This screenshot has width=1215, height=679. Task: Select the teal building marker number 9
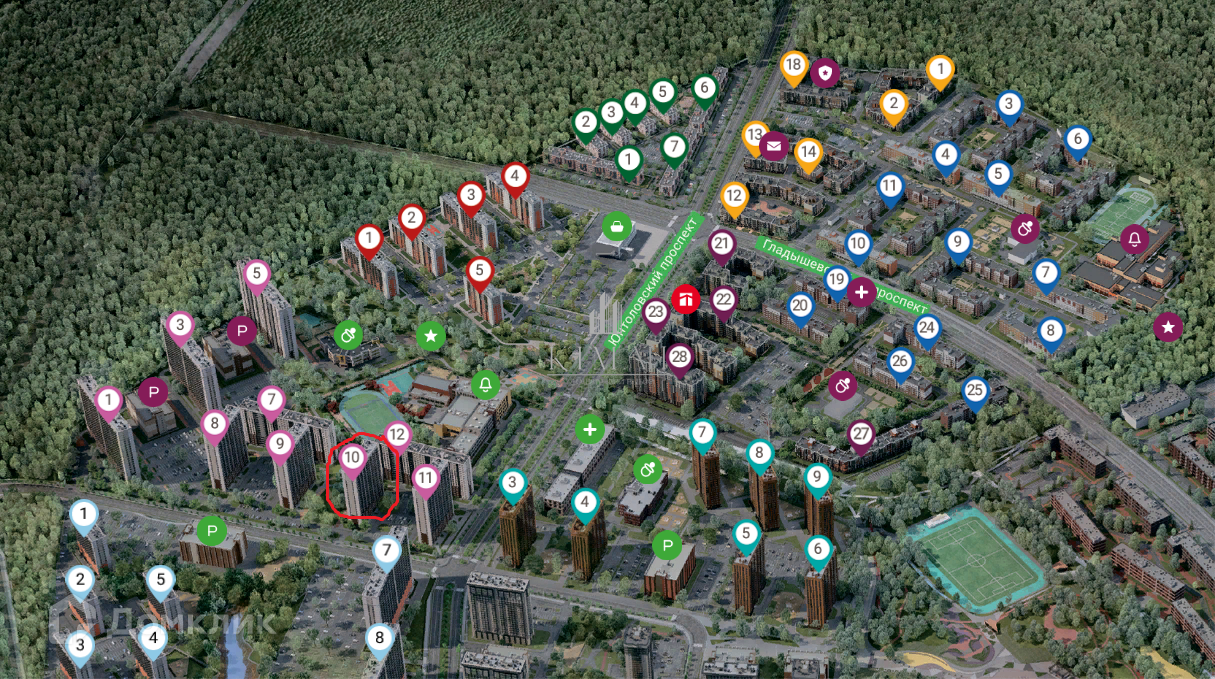[818, 477]
